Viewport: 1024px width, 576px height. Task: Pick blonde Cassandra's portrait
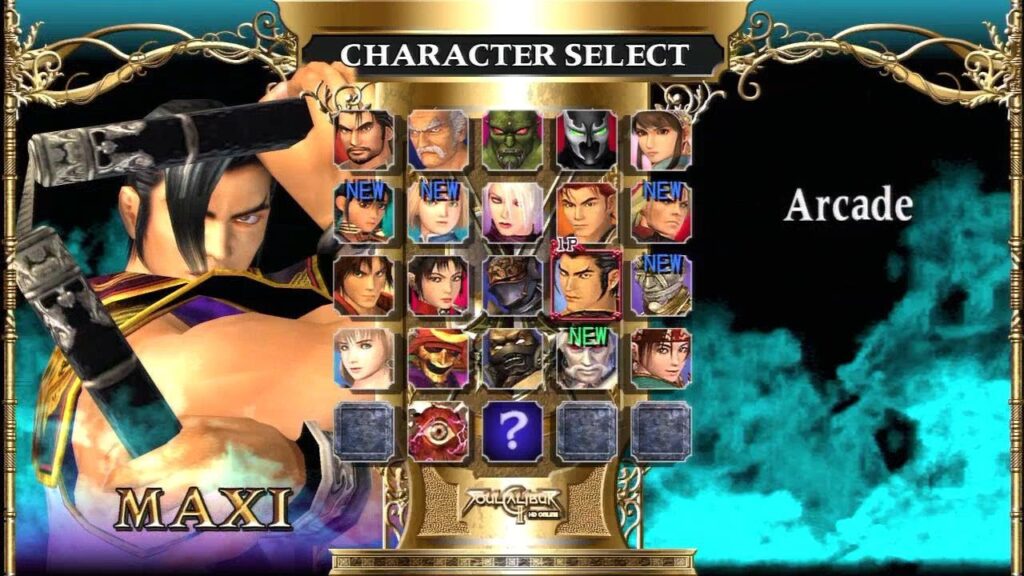coord(438,212)
